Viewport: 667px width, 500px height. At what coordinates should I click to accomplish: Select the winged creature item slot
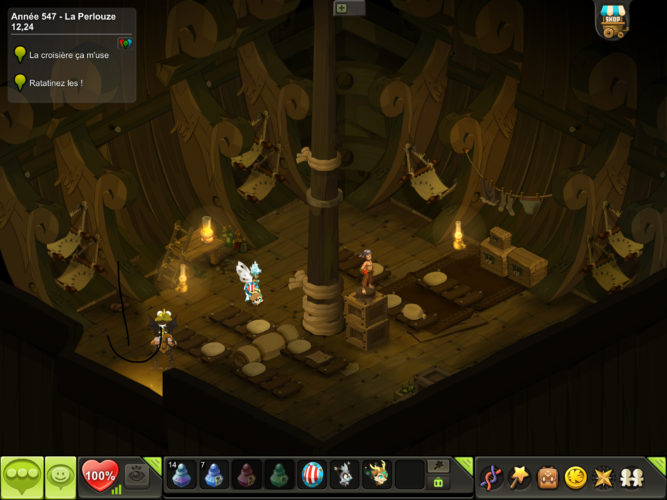point(377,475)
